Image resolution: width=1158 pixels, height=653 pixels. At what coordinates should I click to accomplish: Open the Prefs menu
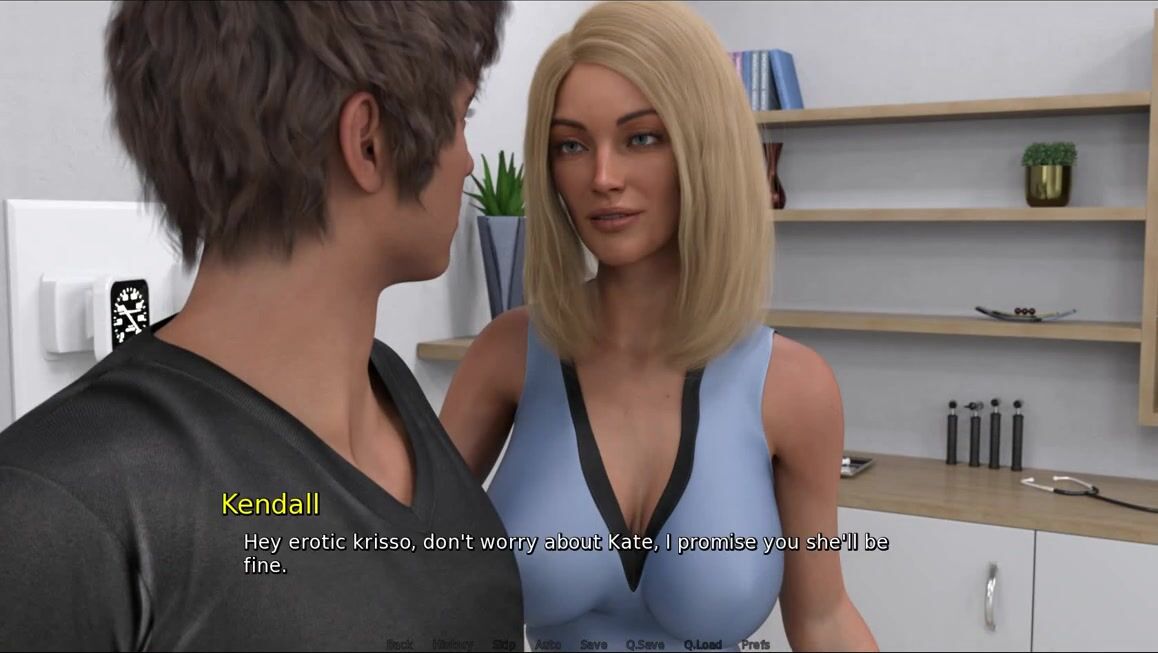[x=756, y=644]
